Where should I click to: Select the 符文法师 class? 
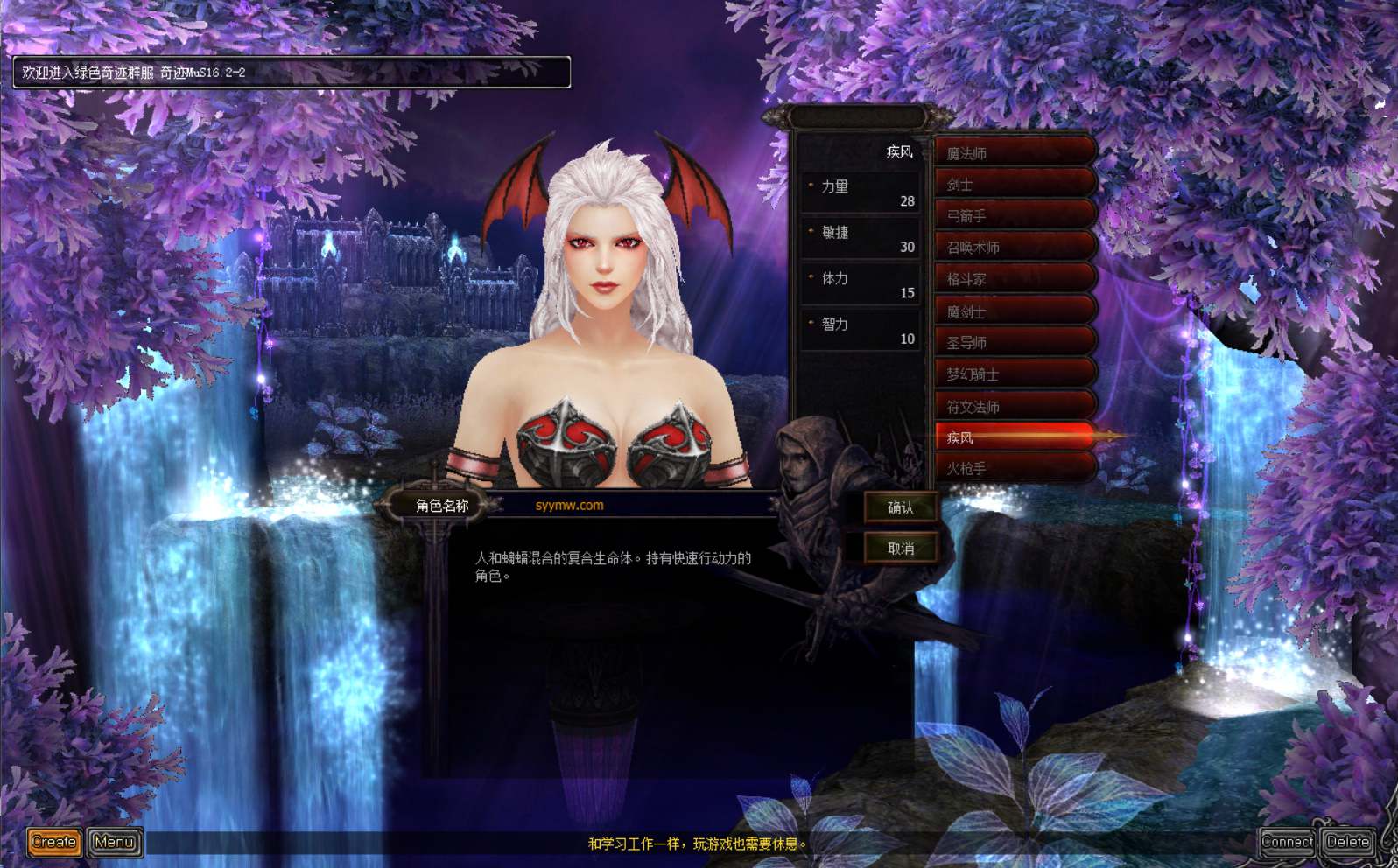pos(1014,407)
